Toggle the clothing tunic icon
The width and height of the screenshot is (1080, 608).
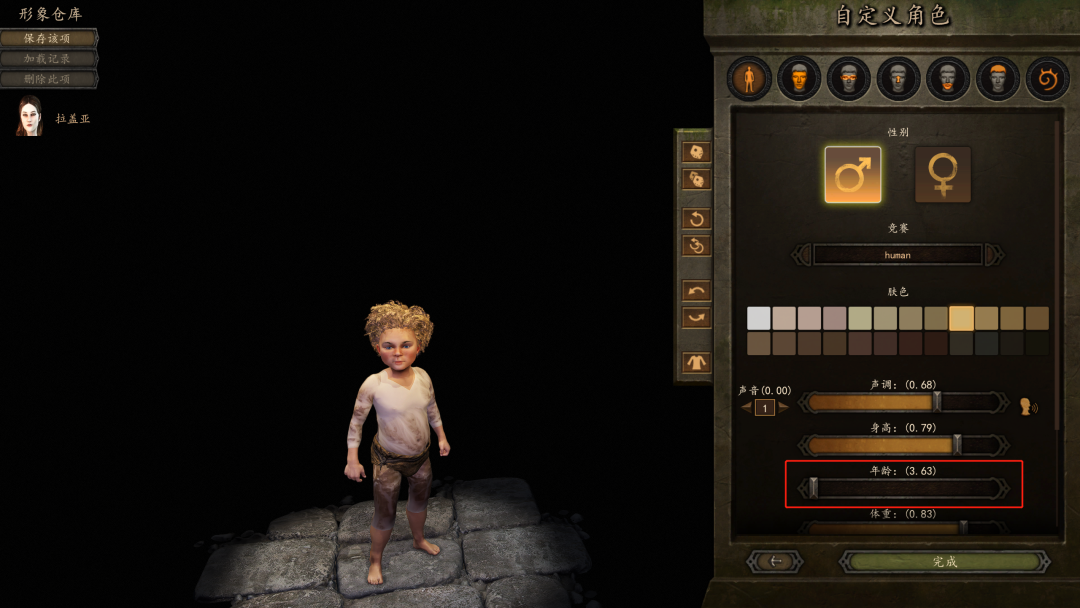pyautogui.click(x=696, y=362)
